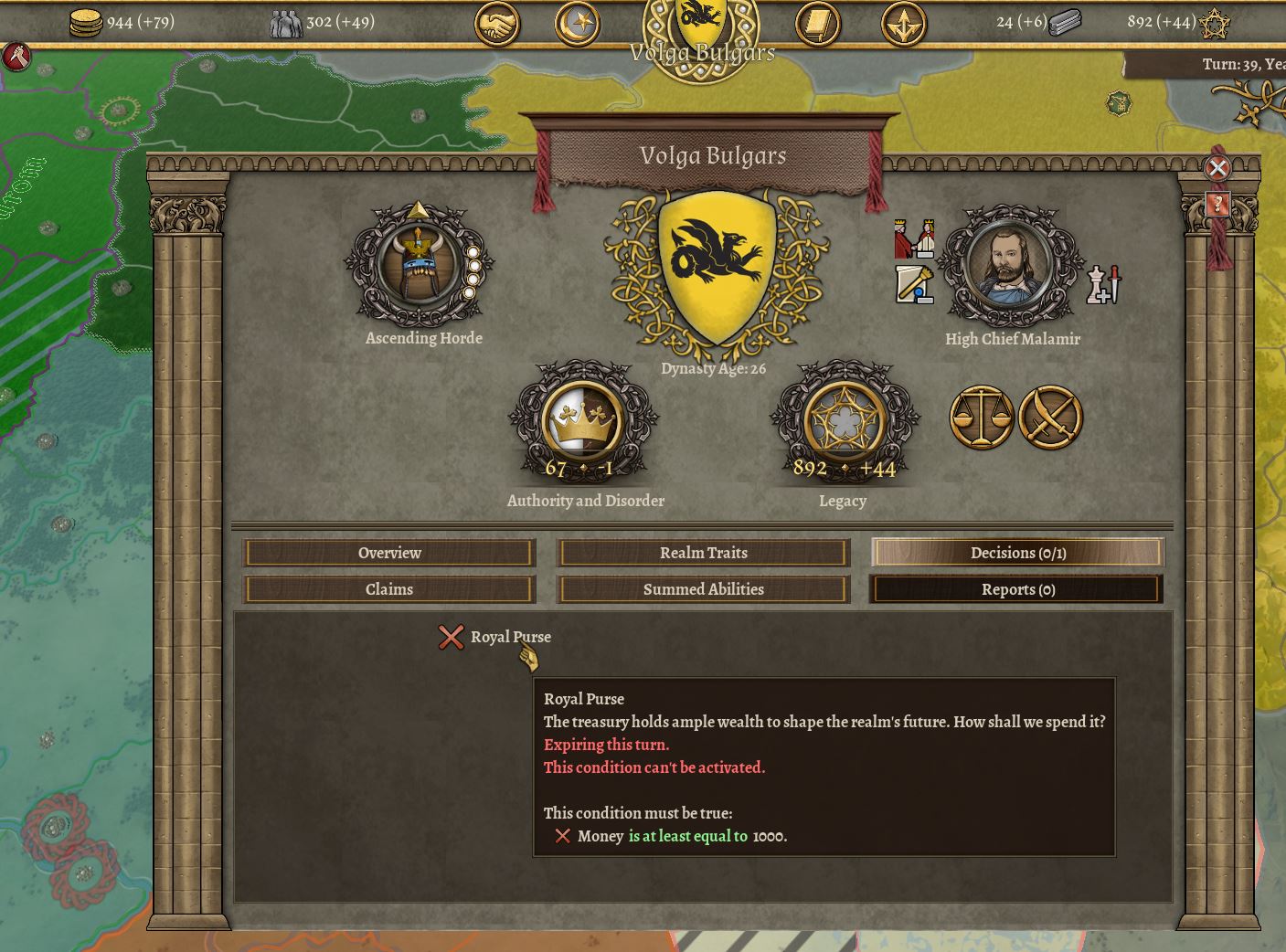Viewport: 1286px width, 952px height.
Task: View the Reports tab
Action: pos(1017,589)
